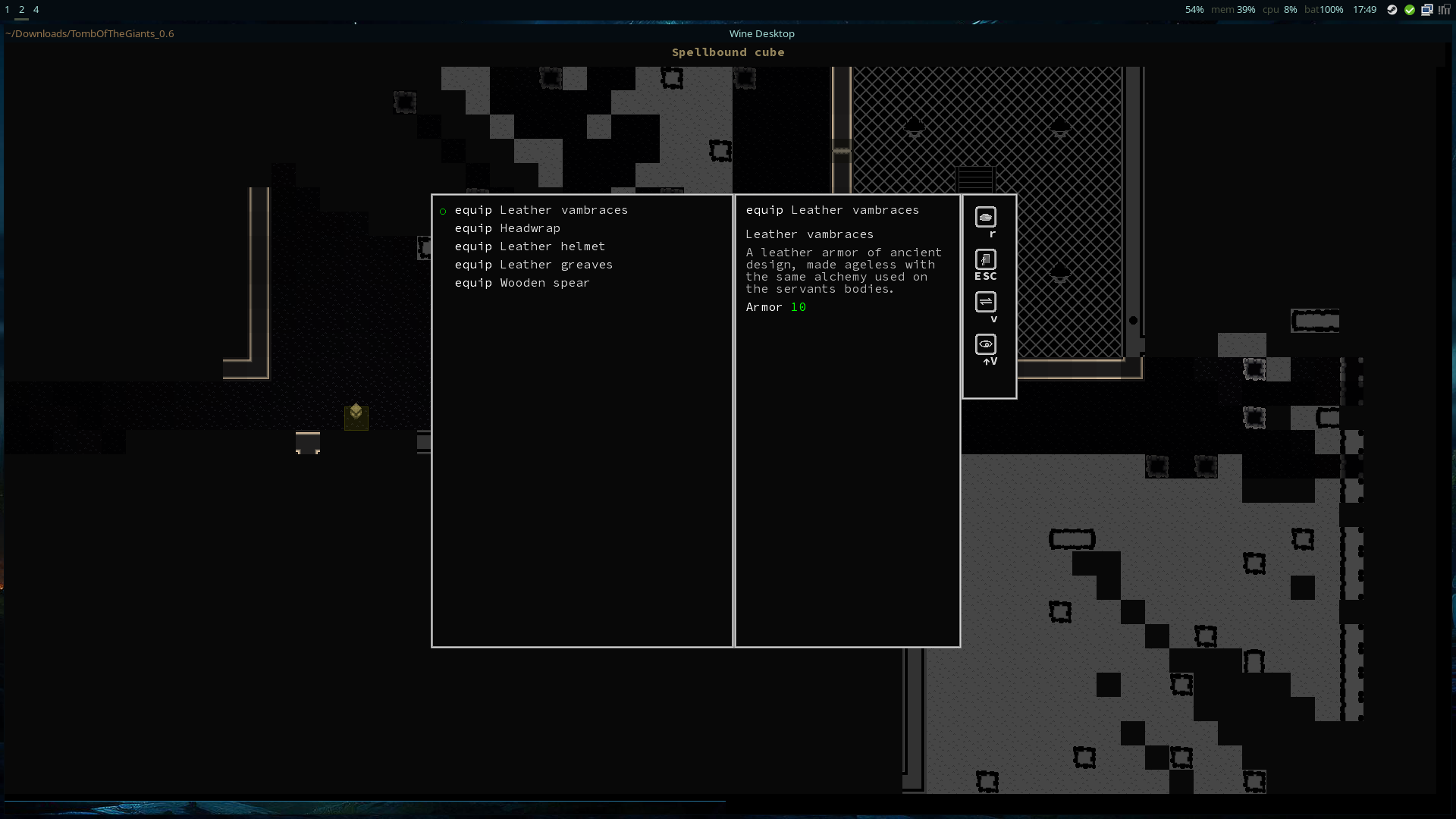Viewport: 1456px width, 819px height.
Task: Choose equip Wooden spear option
Action: pos(522,283)
